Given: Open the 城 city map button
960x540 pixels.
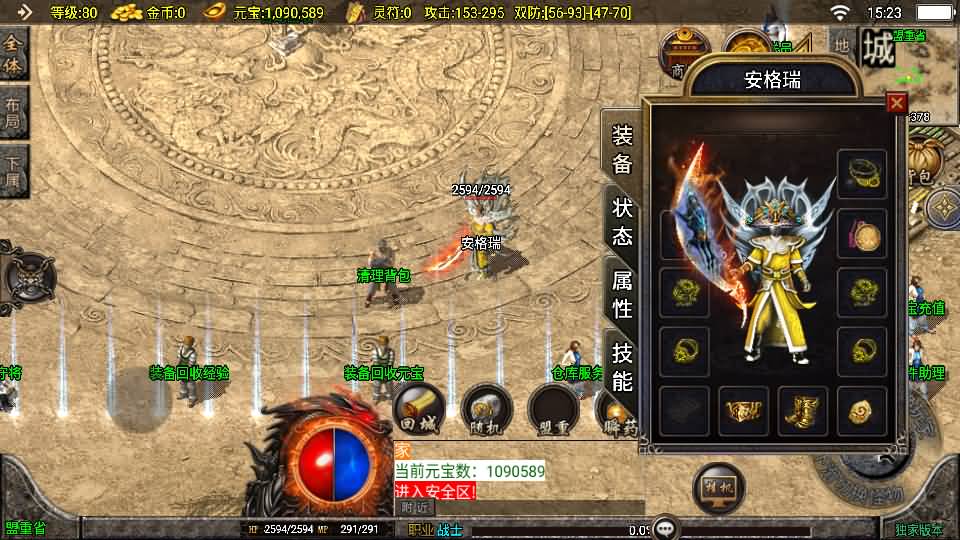Looking at the screenshot, I should point(878,48).
